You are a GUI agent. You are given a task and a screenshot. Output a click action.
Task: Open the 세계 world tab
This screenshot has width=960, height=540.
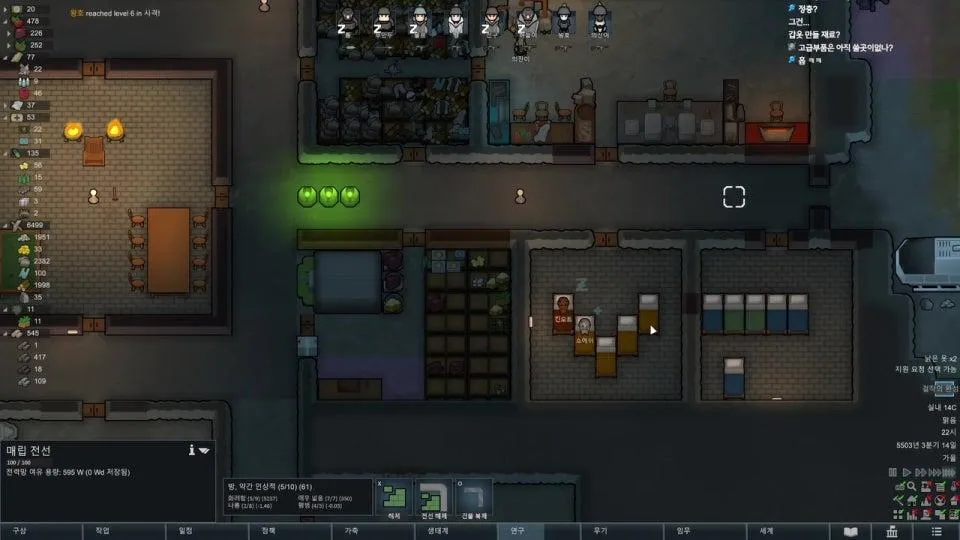pyautogui.click(x=766, y=531)
